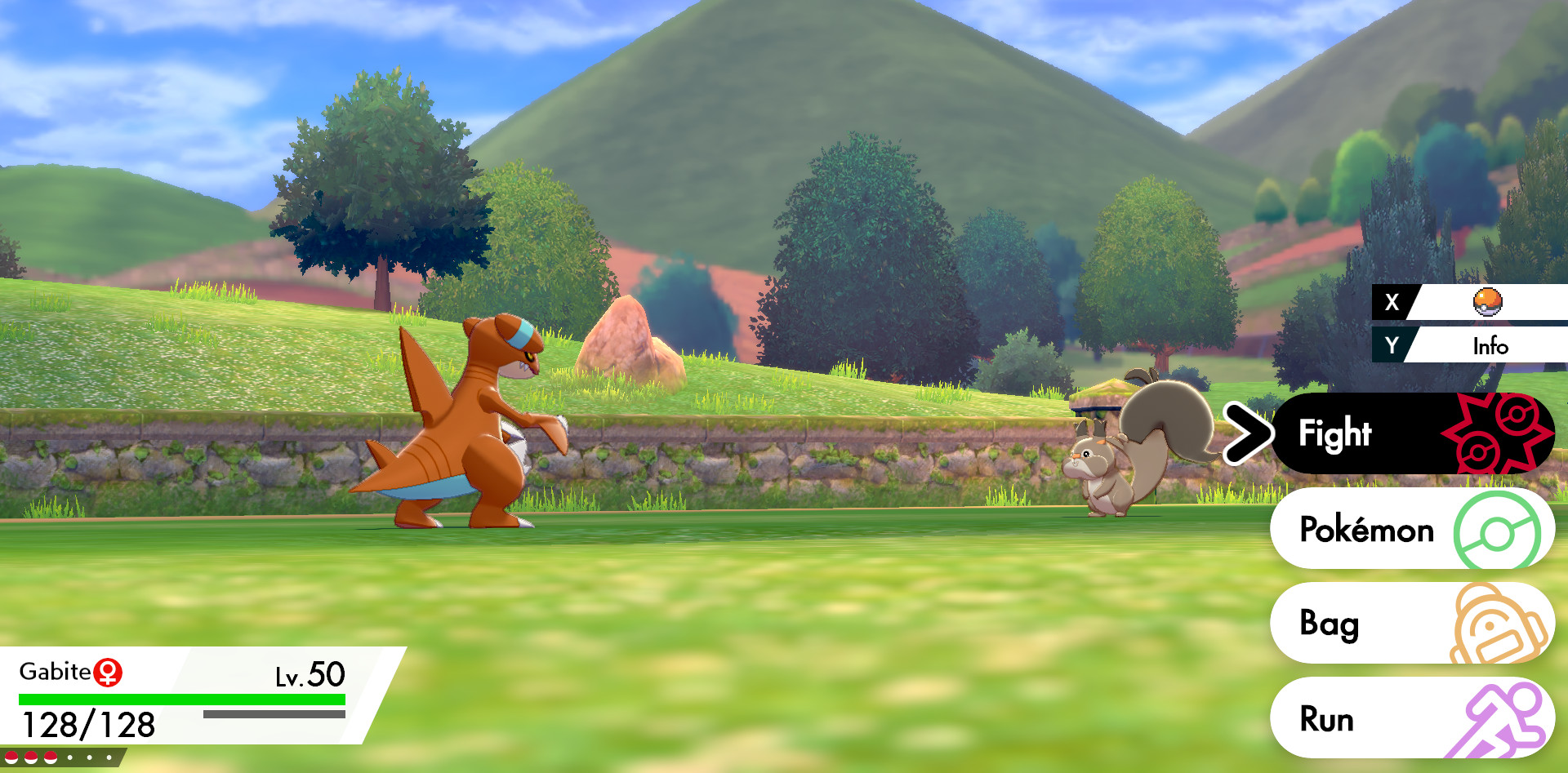
Task: Click Gabite's red female gender icon
Action: (107, 672)
